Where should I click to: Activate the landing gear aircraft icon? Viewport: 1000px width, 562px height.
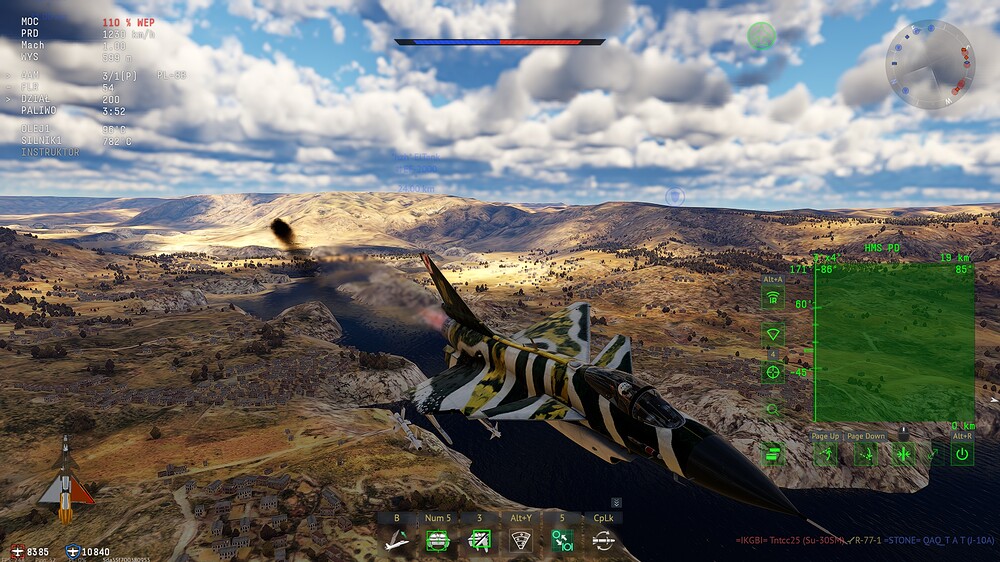[x=398, y=541]
